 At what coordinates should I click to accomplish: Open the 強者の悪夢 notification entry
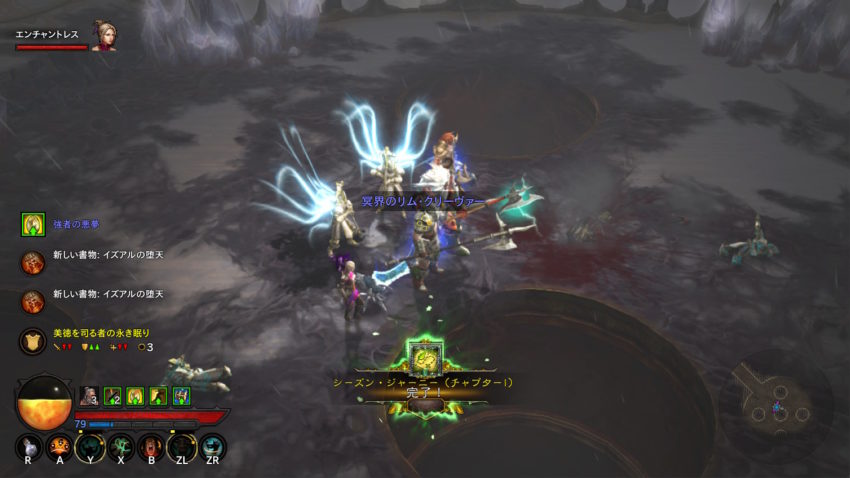[x=33, y=224]
